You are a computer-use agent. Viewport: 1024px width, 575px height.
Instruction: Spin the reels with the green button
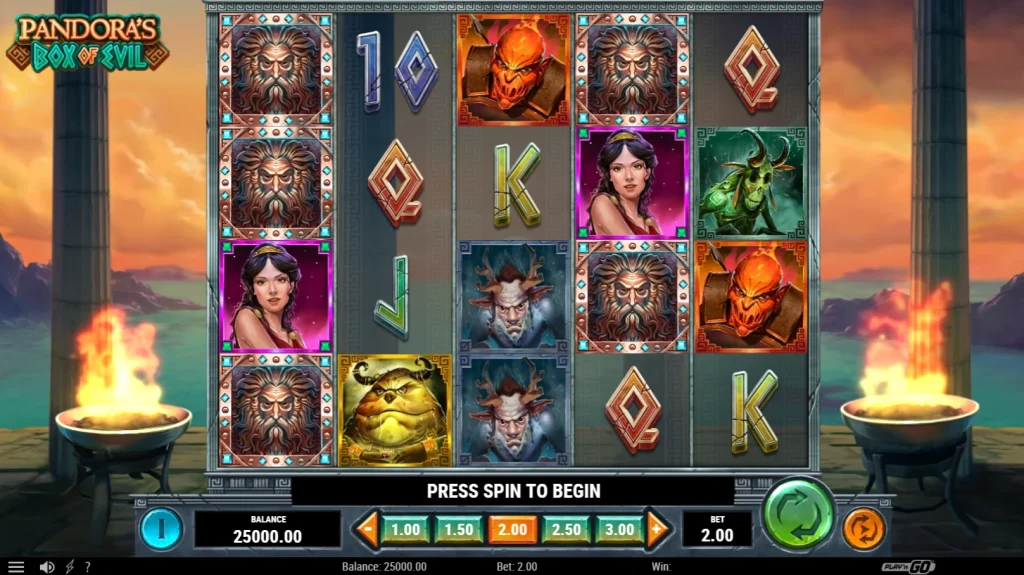coord(798,514)
